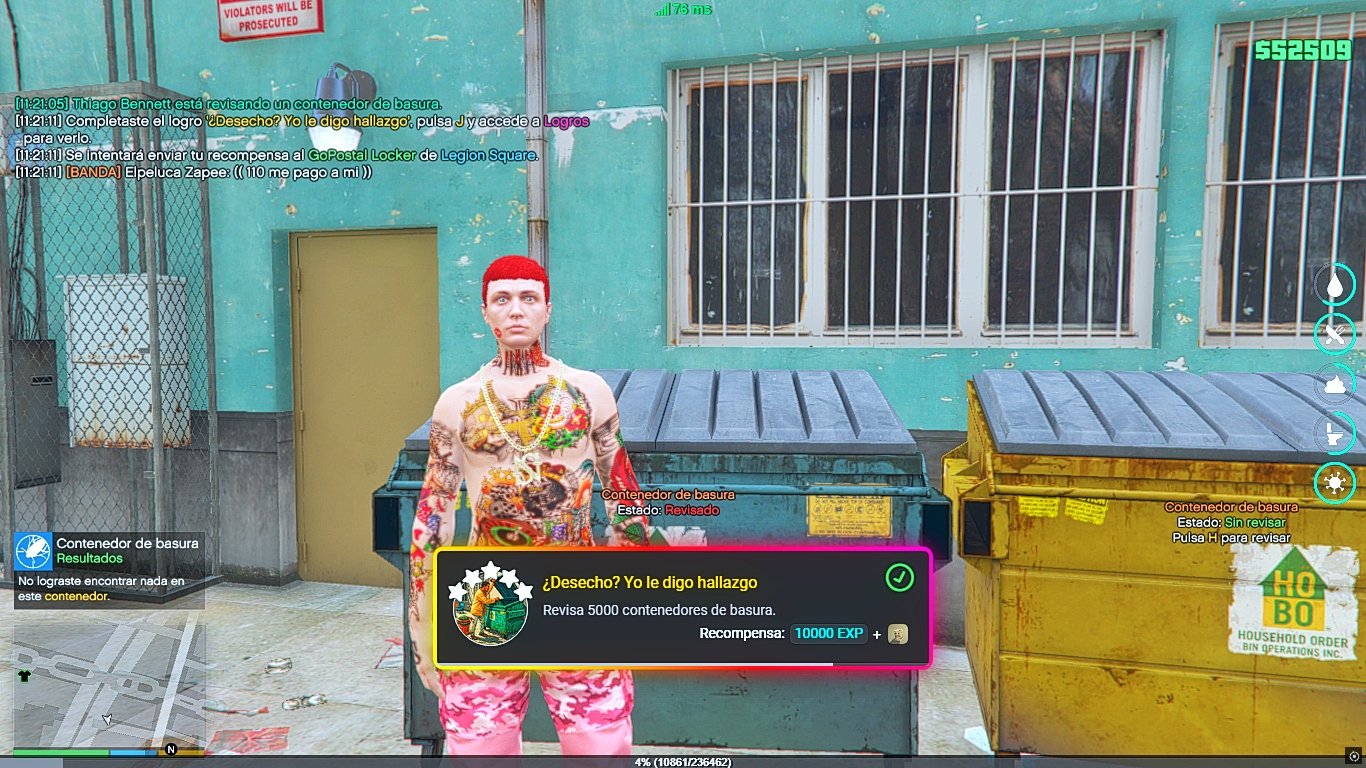This screenshot has width=1366, height=768.
Task: Inspect the reward item icon beside 10000 EXP
Action: (x=898, y=634)
